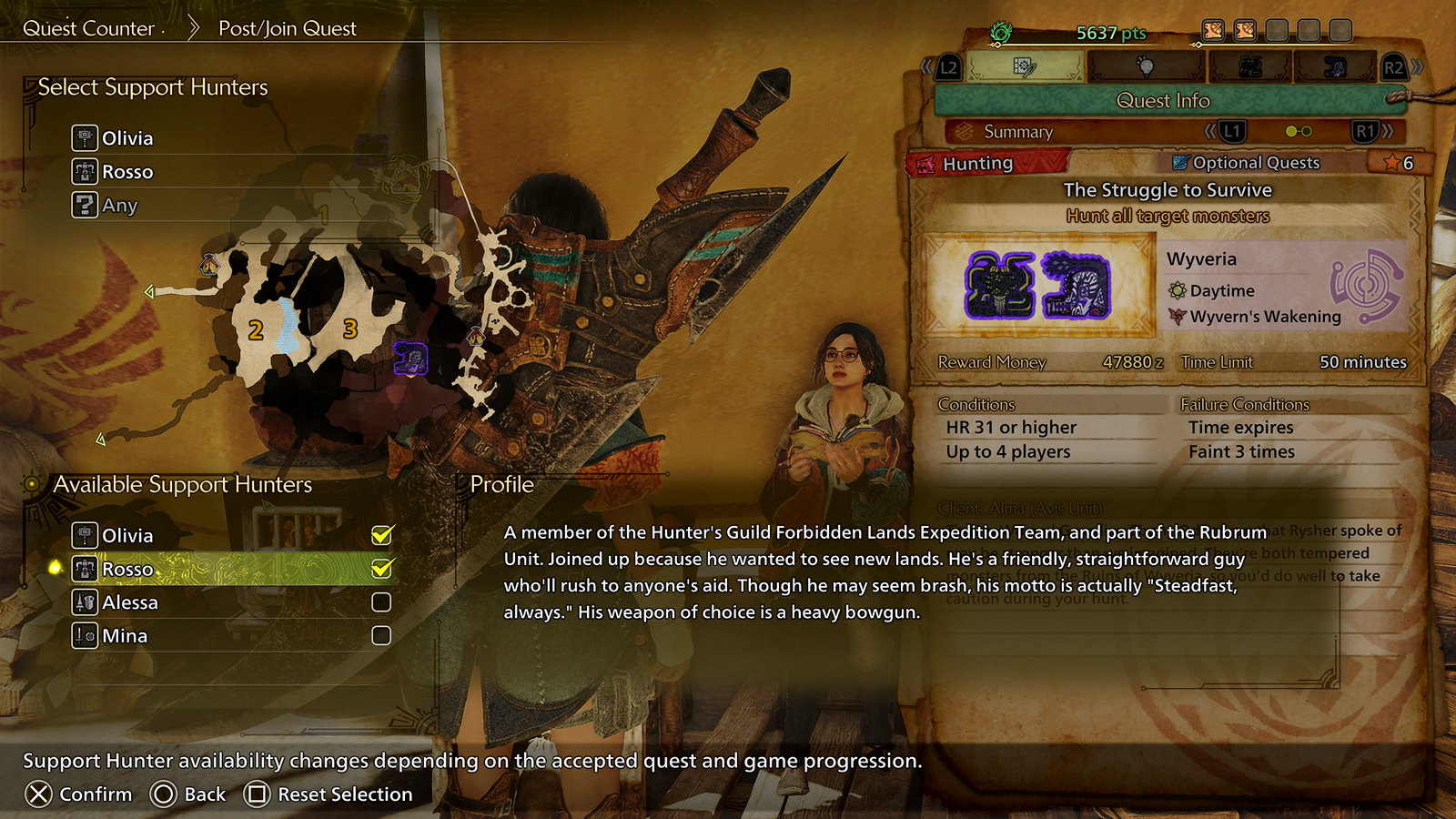Click the Quest Counter breadcrumb
Screen dimensions: 1456x819
point(89,28)
